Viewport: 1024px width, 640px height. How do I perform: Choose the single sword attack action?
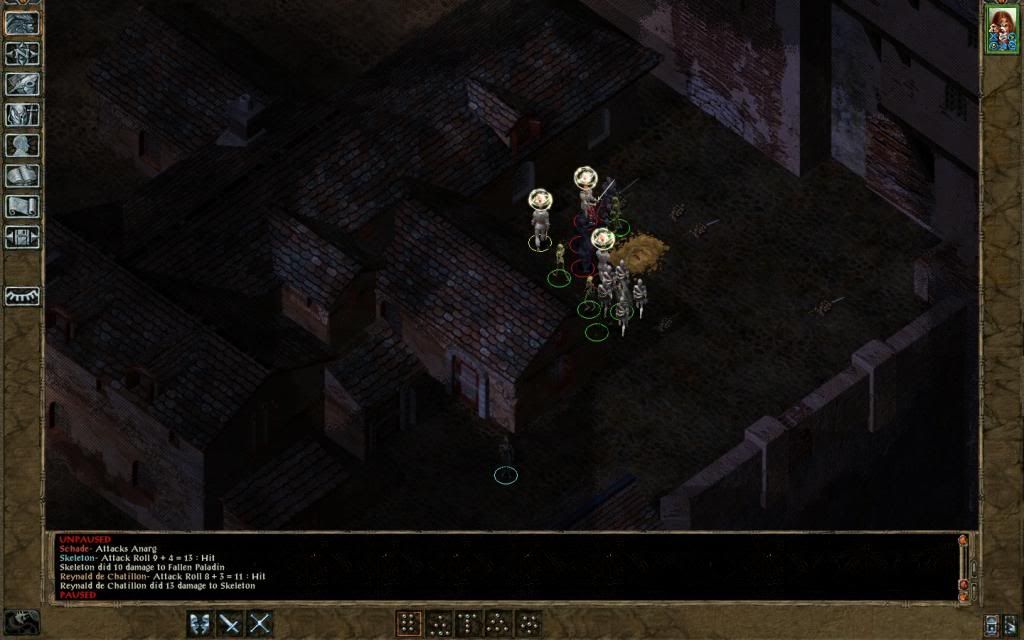pyautogui.click(x=231, y=624)
